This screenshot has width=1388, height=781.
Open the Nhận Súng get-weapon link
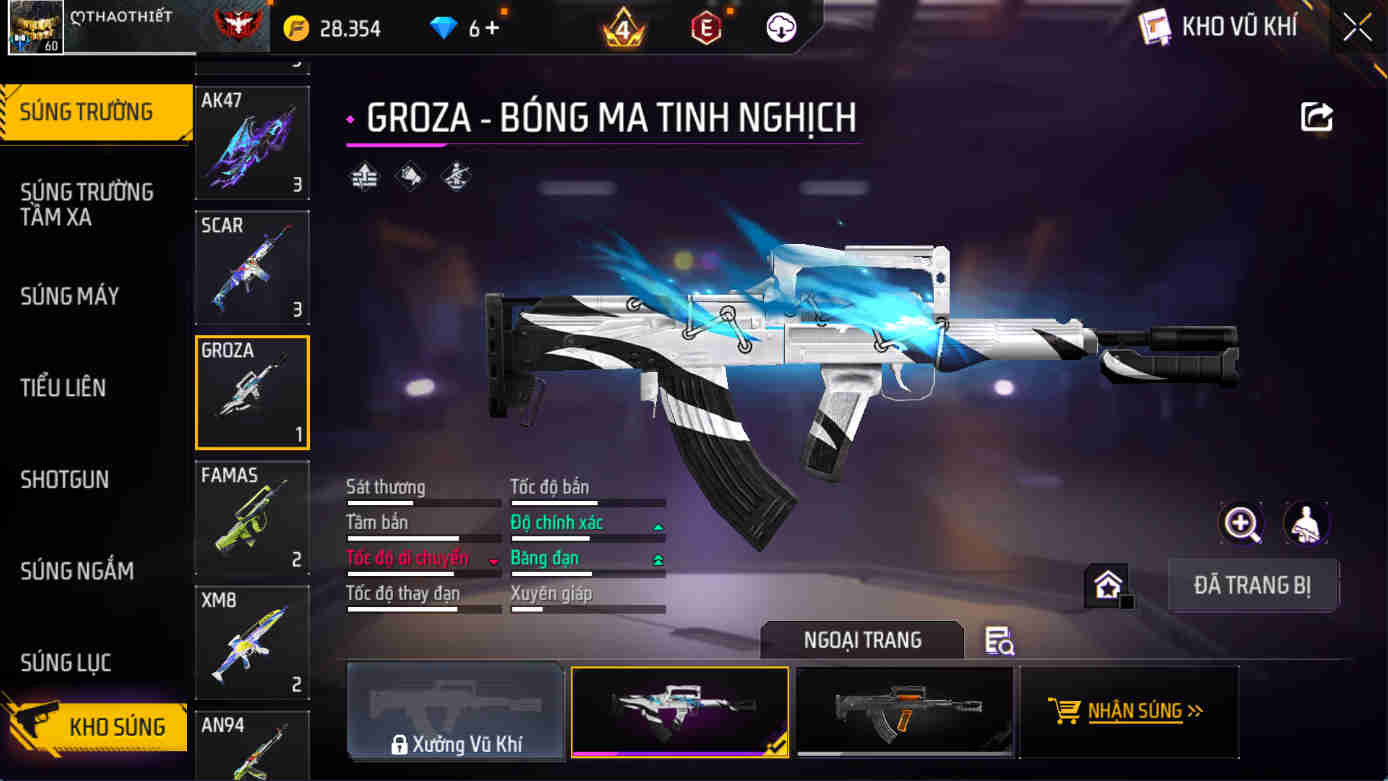pyautogui.click(x=1128, y=711)
